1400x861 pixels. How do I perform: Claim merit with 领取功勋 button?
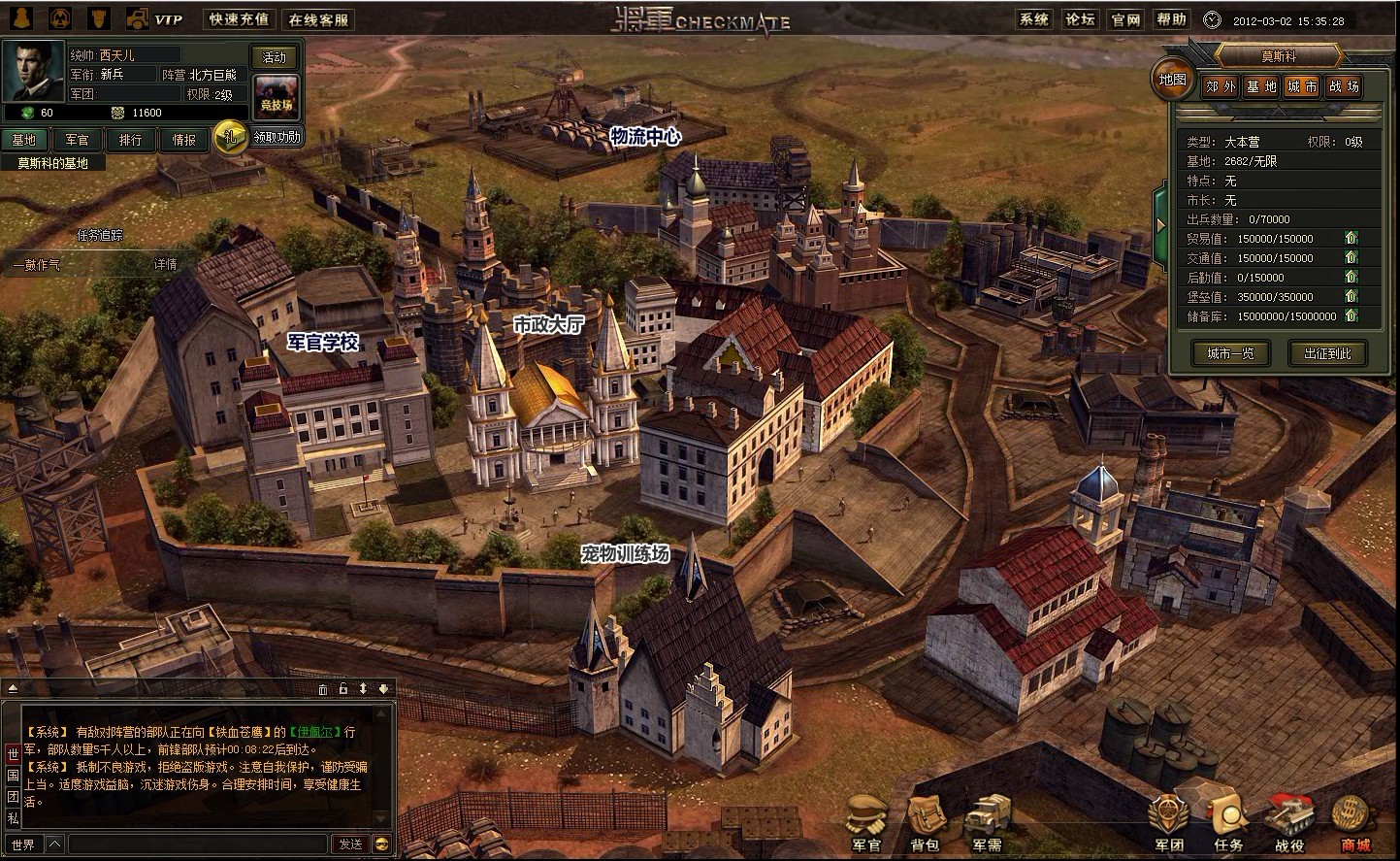[277, 137]
